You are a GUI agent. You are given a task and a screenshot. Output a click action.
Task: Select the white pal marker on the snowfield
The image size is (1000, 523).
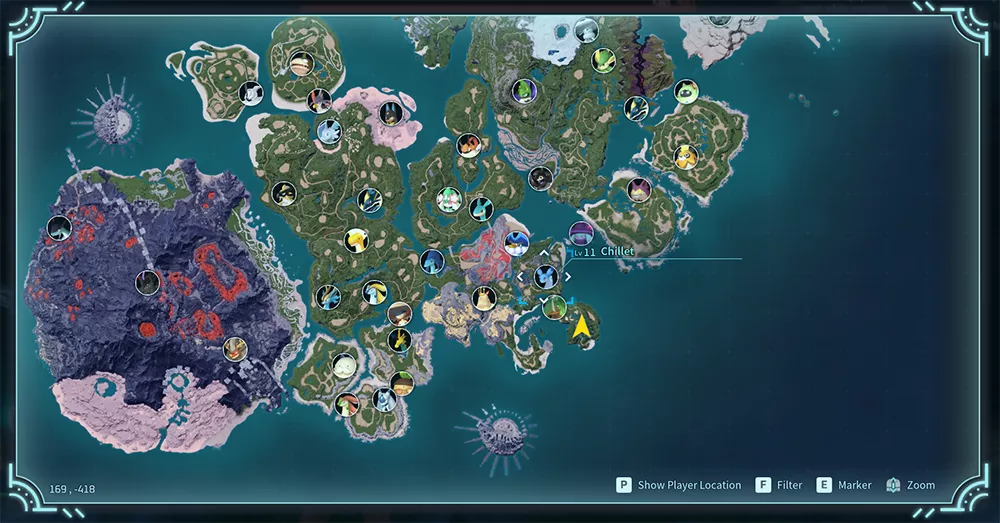point(586,29)
